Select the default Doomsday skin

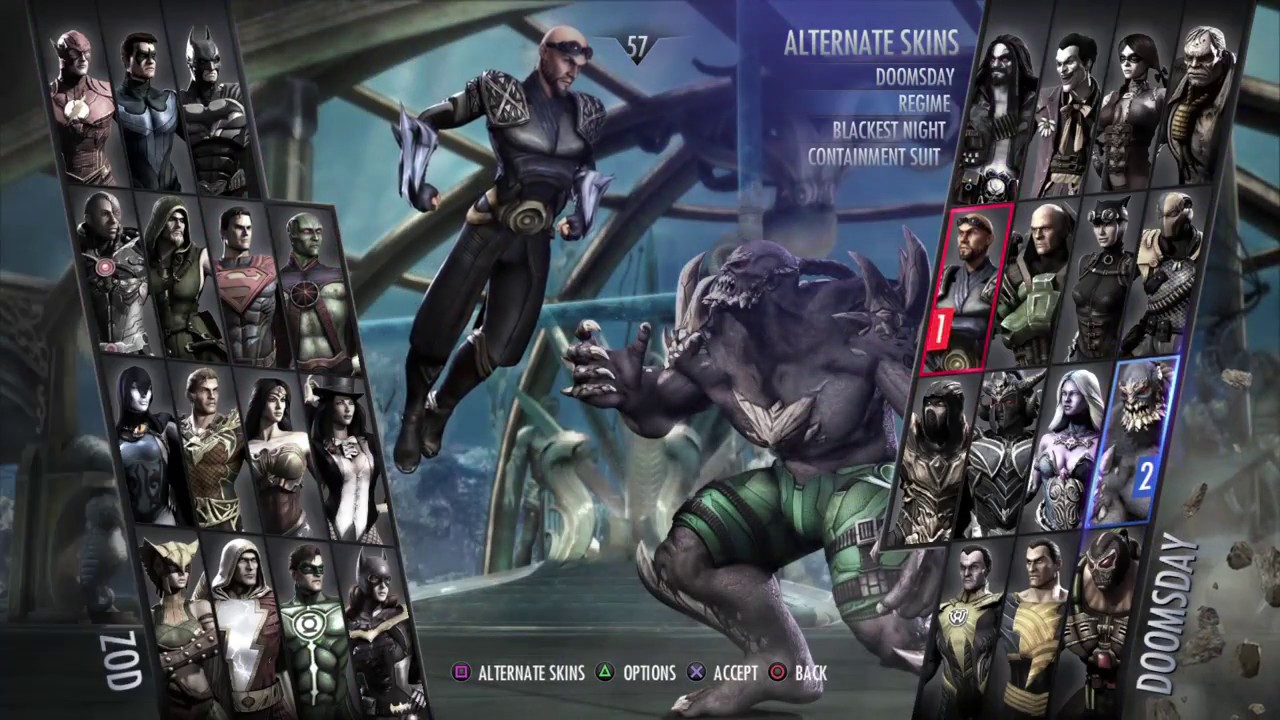coord(915,77)
